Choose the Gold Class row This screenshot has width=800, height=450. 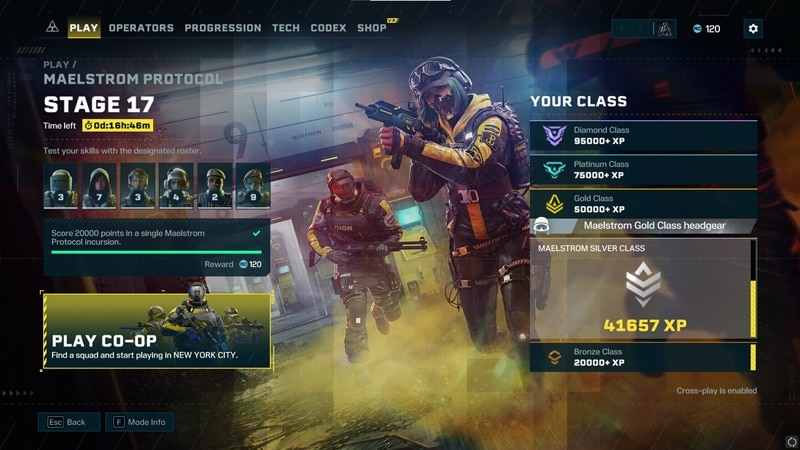pyautogui.click(x=643, y=204)
